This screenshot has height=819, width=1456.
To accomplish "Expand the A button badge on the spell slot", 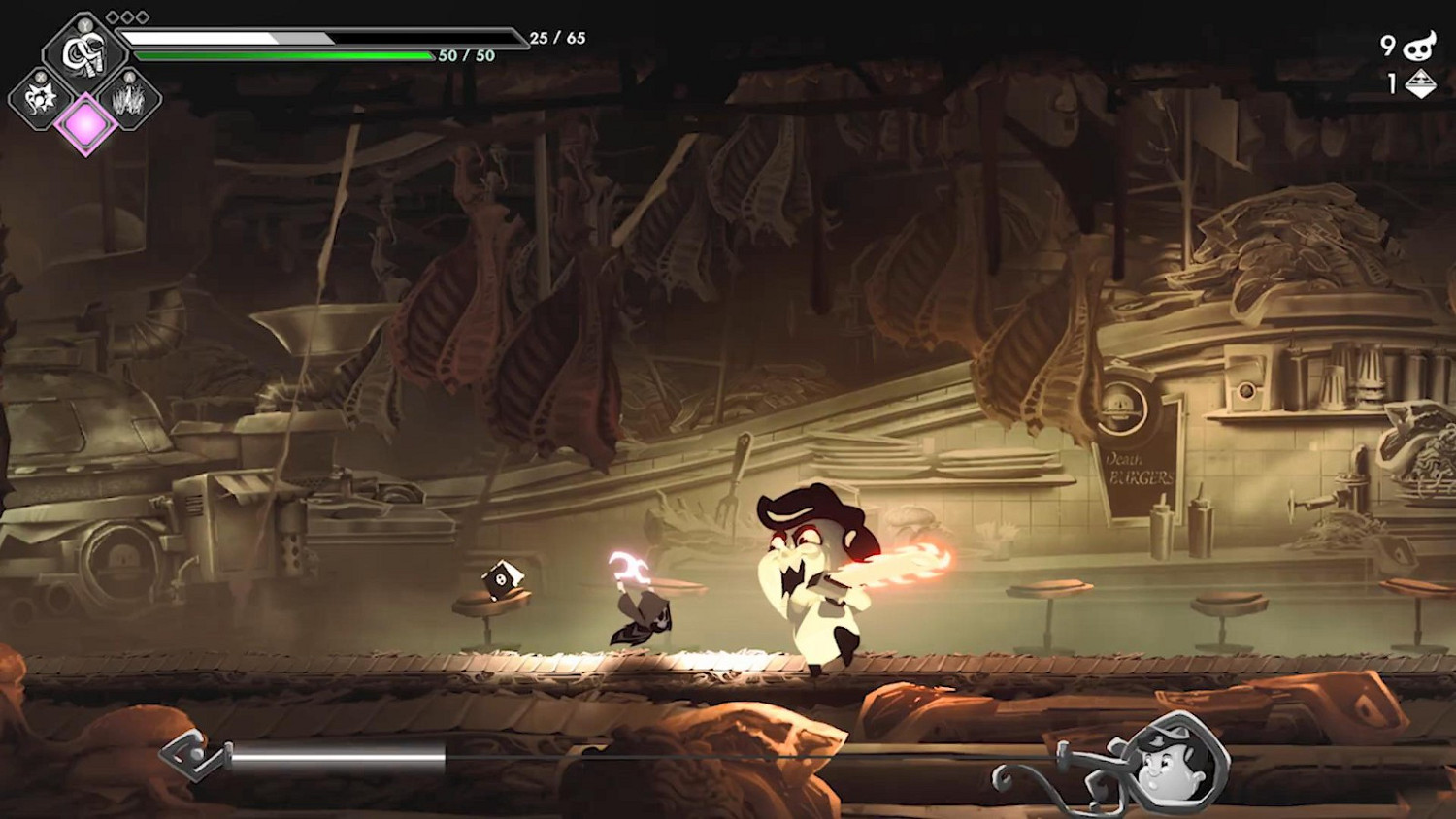I will click(x=128, y=78).
